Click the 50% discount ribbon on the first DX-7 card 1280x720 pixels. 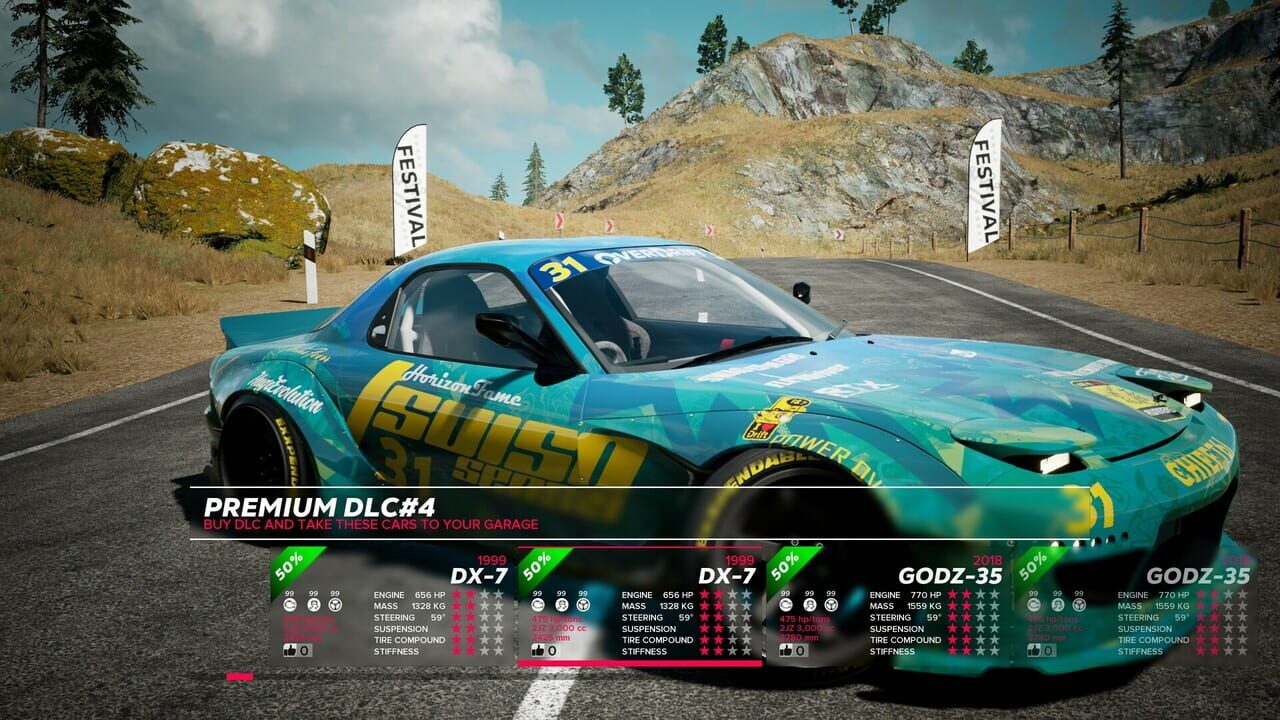point(289,566)
